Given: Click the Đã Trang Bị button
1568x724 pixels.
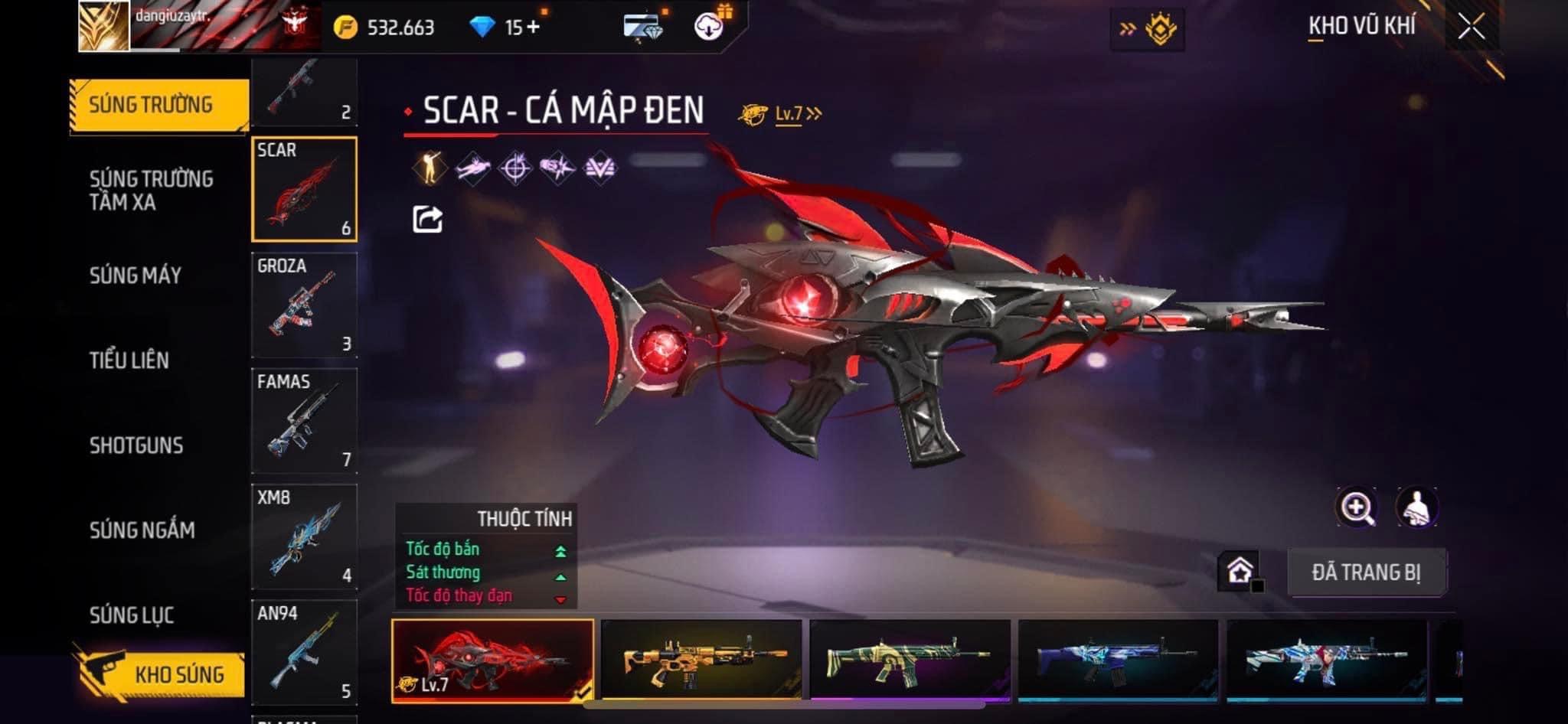Looking at the screenshot, I should pos(1366,572).
